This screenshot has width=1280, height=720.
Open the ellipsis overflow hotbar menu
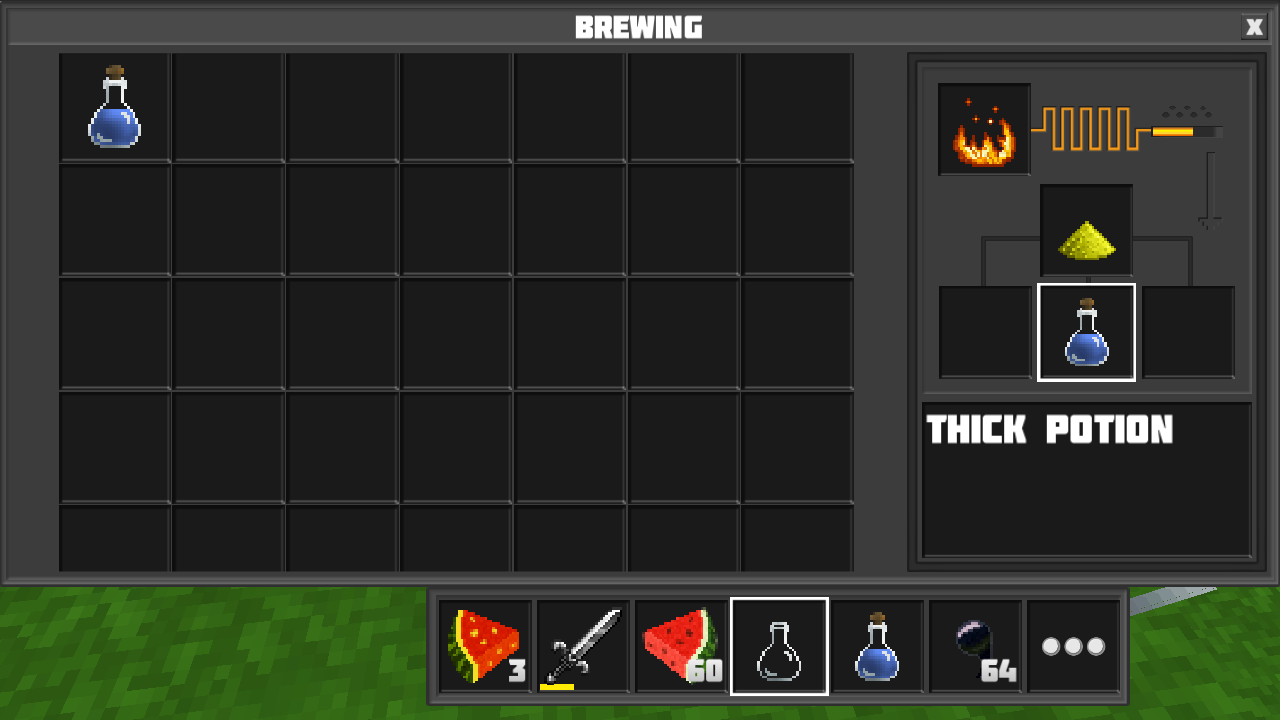pyautogui.click(x=1073, y=645)
